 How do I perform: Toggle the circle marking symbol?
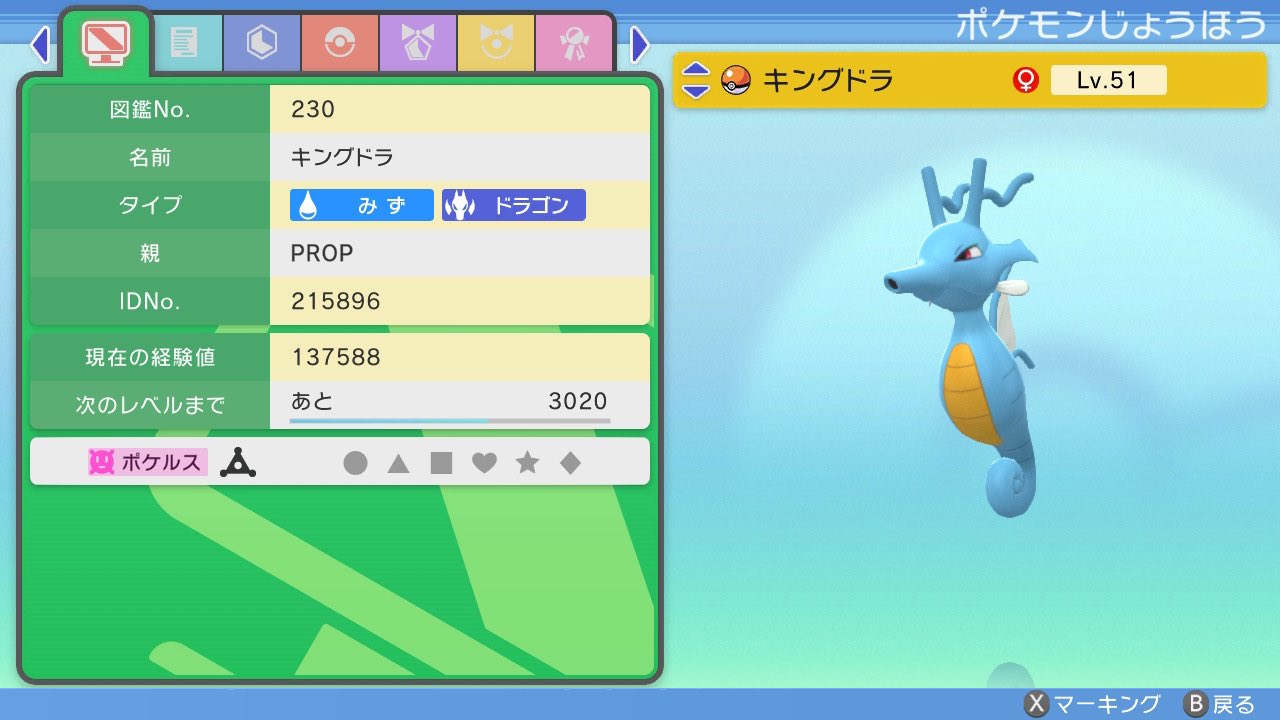click(x=357, y=461)
